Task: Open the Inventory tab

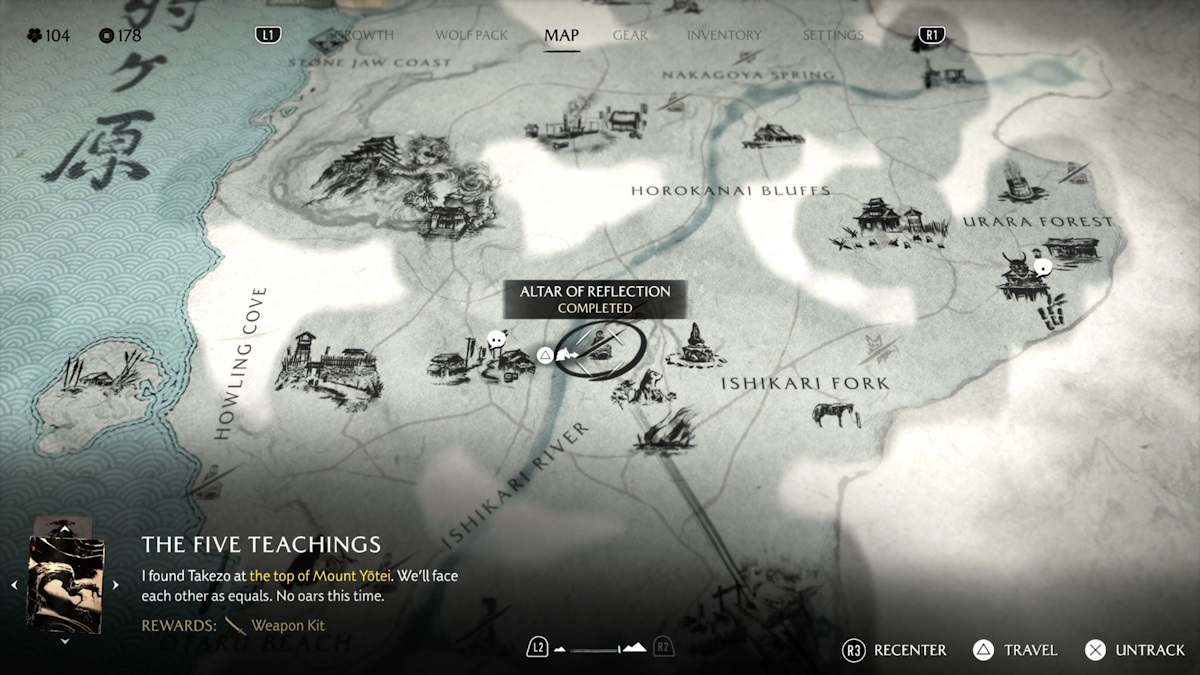Action: click(725, 35)
